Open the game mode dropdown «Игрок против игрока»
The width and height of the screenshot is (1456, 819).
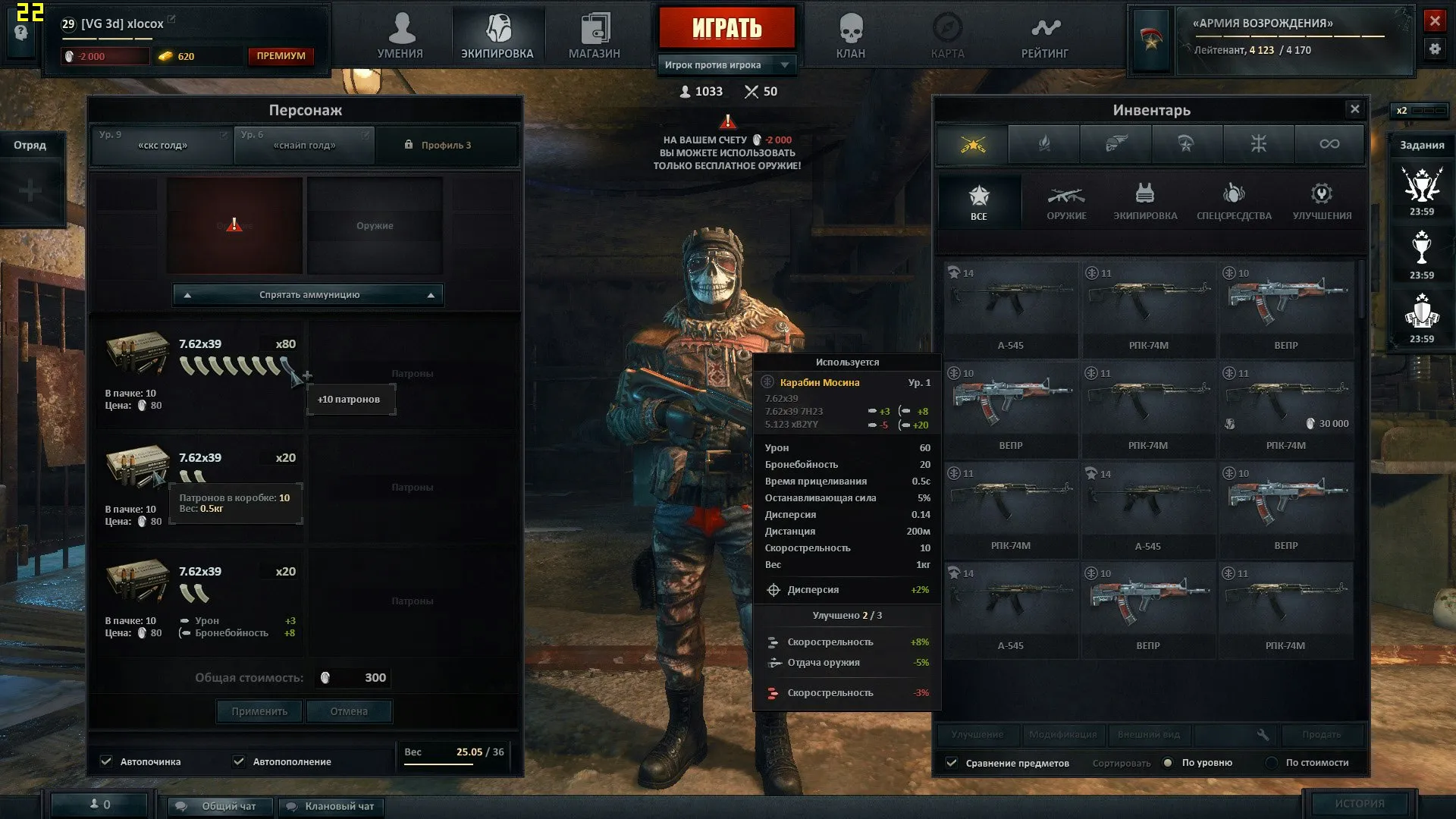pos(726,65)
